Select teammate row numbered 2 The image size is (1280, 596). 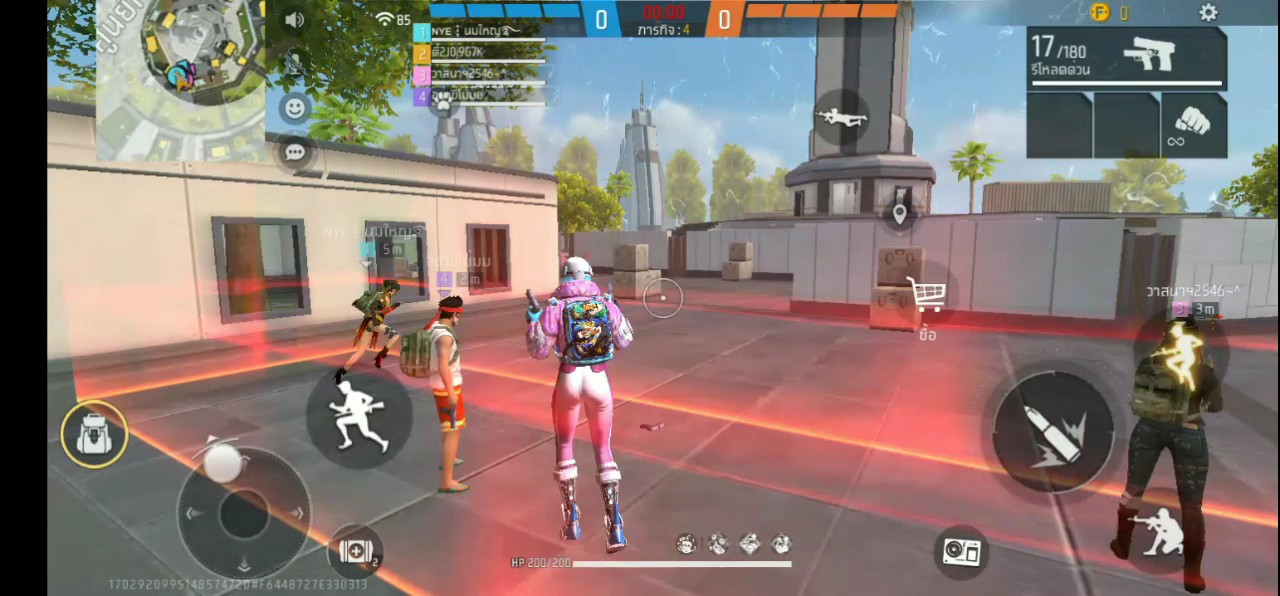click(480, 52)
